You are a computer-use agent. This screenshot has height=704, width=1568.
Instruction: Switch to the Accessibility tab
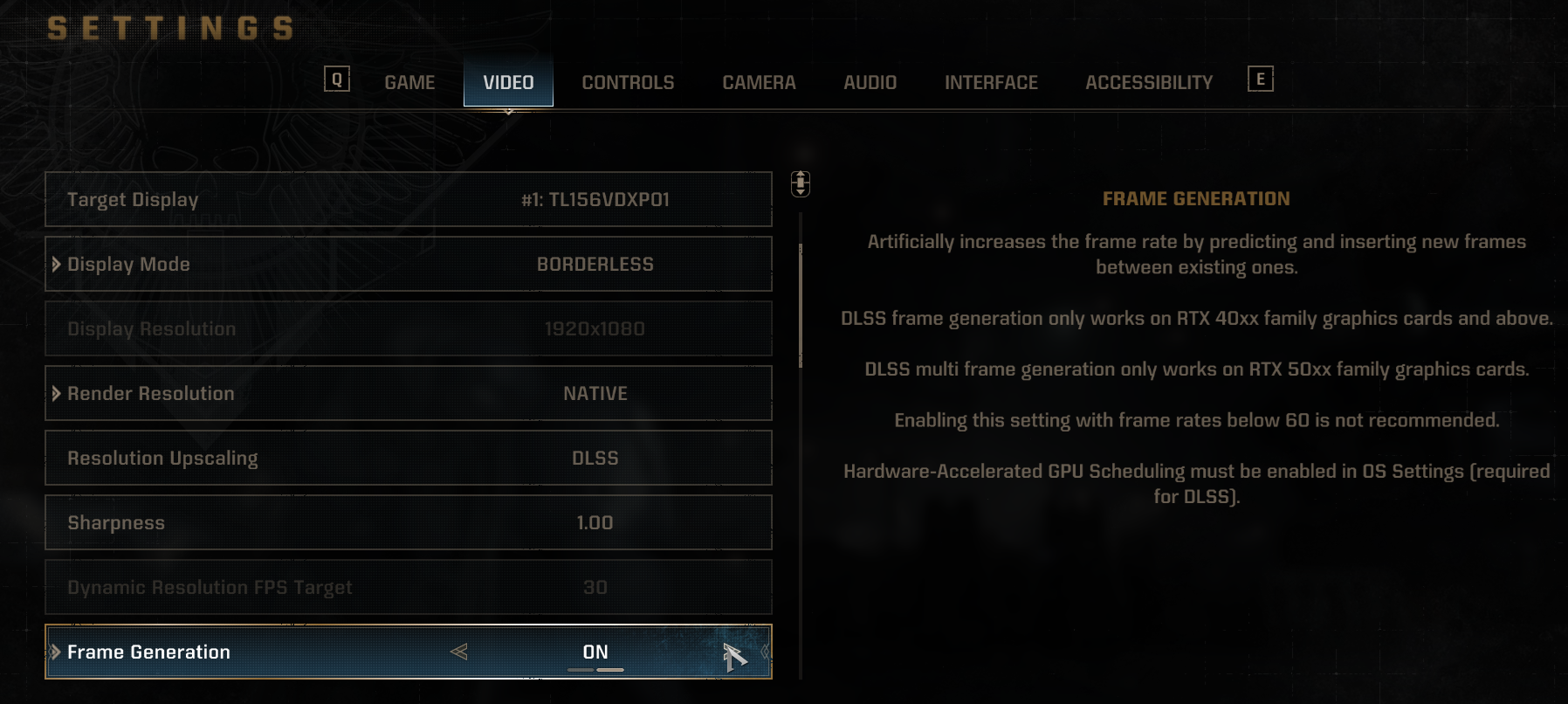[1149, 83]
